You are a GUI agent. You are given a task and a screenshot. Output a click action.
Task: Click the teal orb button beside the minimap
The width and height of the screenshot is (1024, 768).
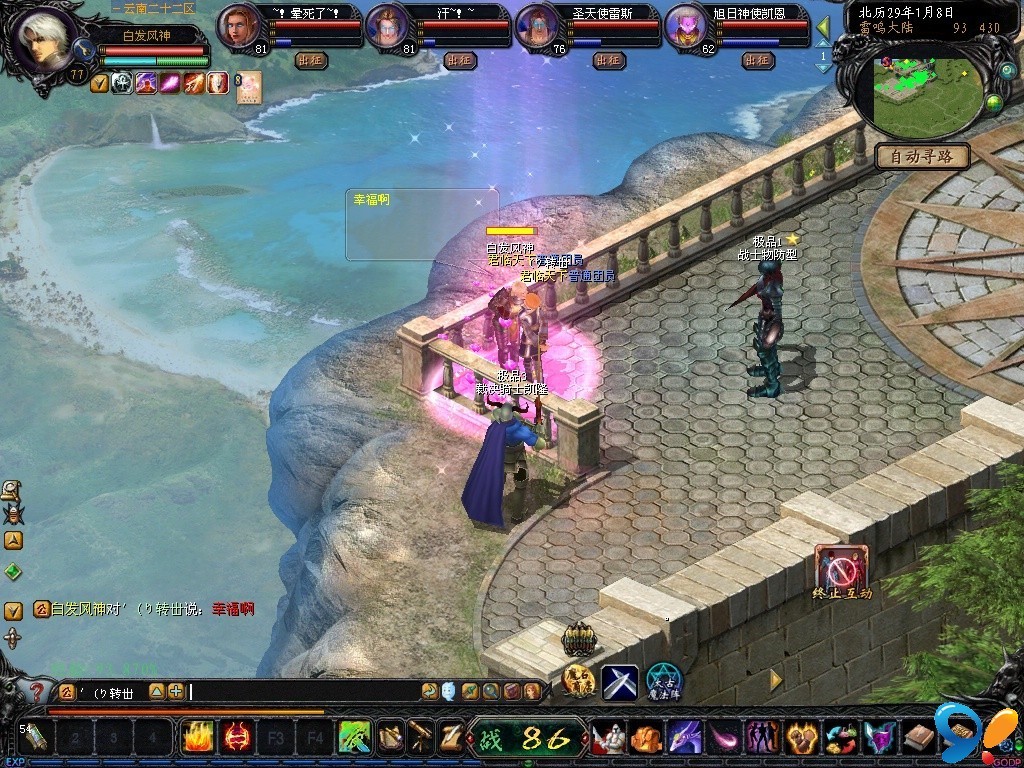coord(1006,72)
